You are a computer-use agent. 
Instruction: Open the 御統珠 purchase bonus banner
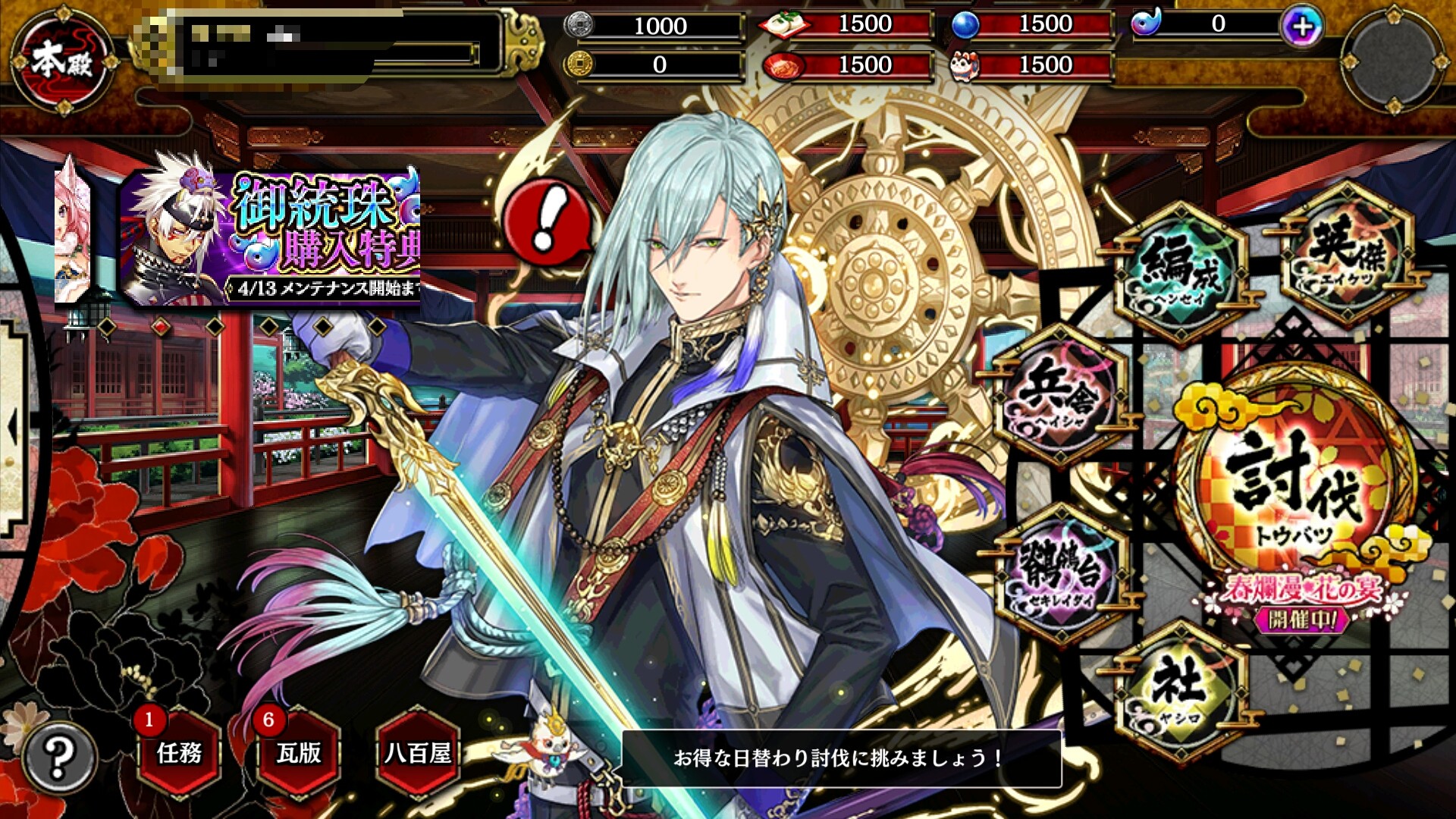(271, 238)
